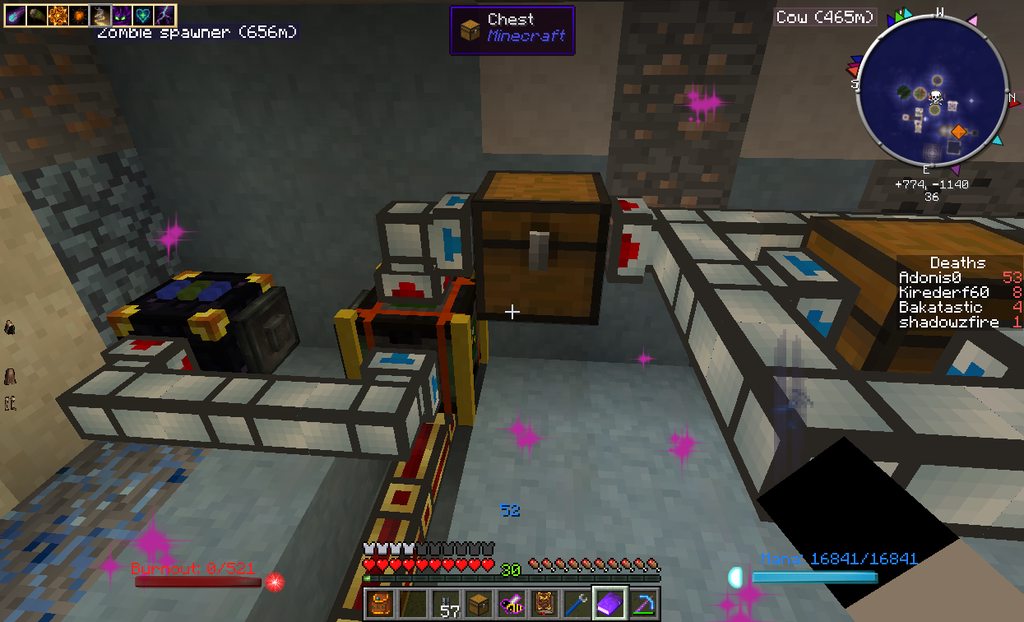Click the Adonis0 row in Deaths scoreboard
This screenshot has height=622, width=1024.
tap(958, 277)
